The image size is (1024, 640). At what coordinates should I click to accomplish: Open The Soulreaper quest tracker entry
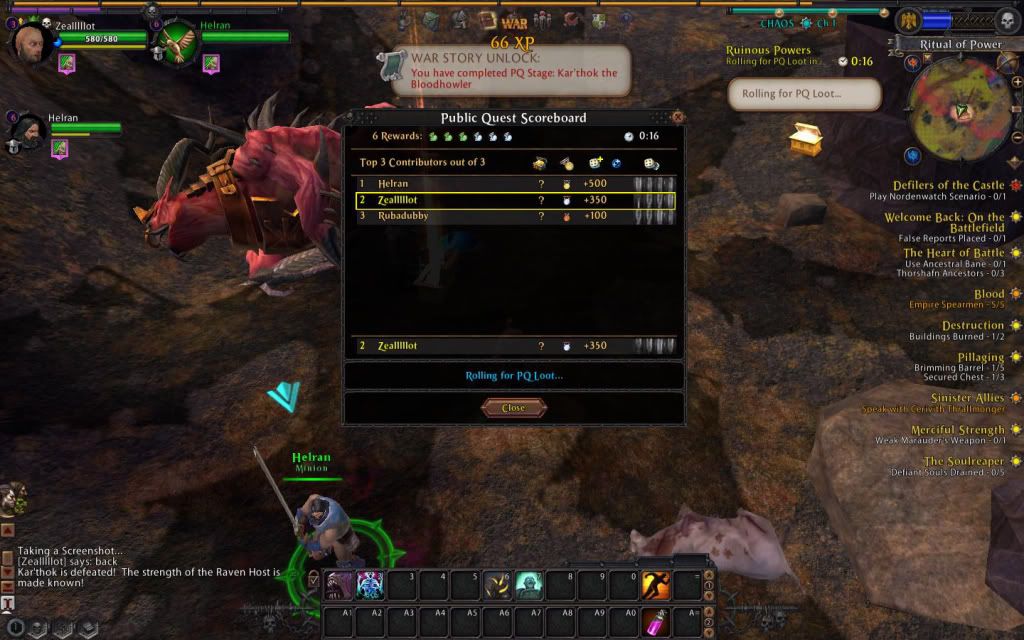pos(963,461)
